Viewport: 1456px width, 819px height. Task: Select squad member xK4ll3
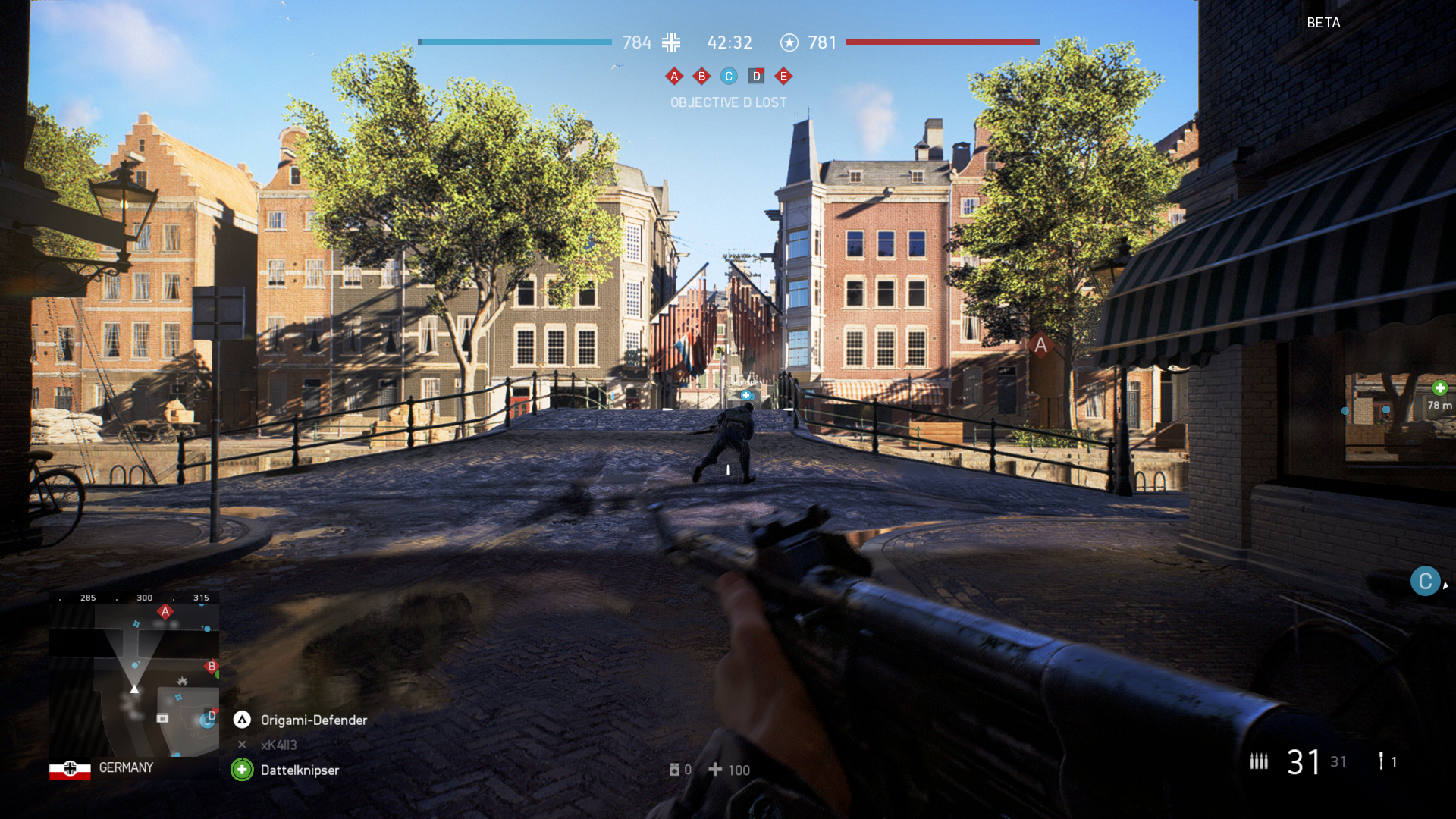[x=278, y=745]
